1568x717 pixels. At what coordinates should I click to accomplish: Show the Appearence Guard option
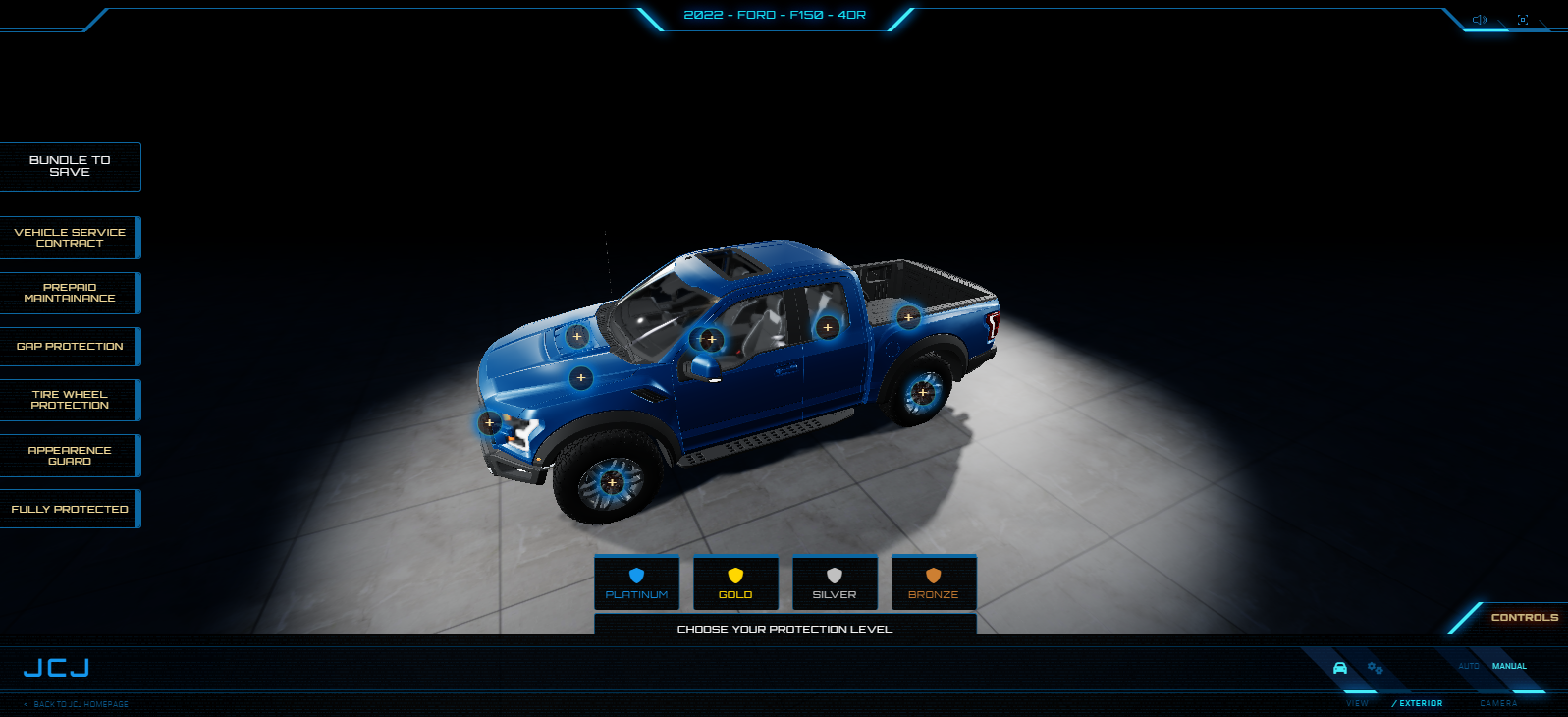[x=70, y=456]
